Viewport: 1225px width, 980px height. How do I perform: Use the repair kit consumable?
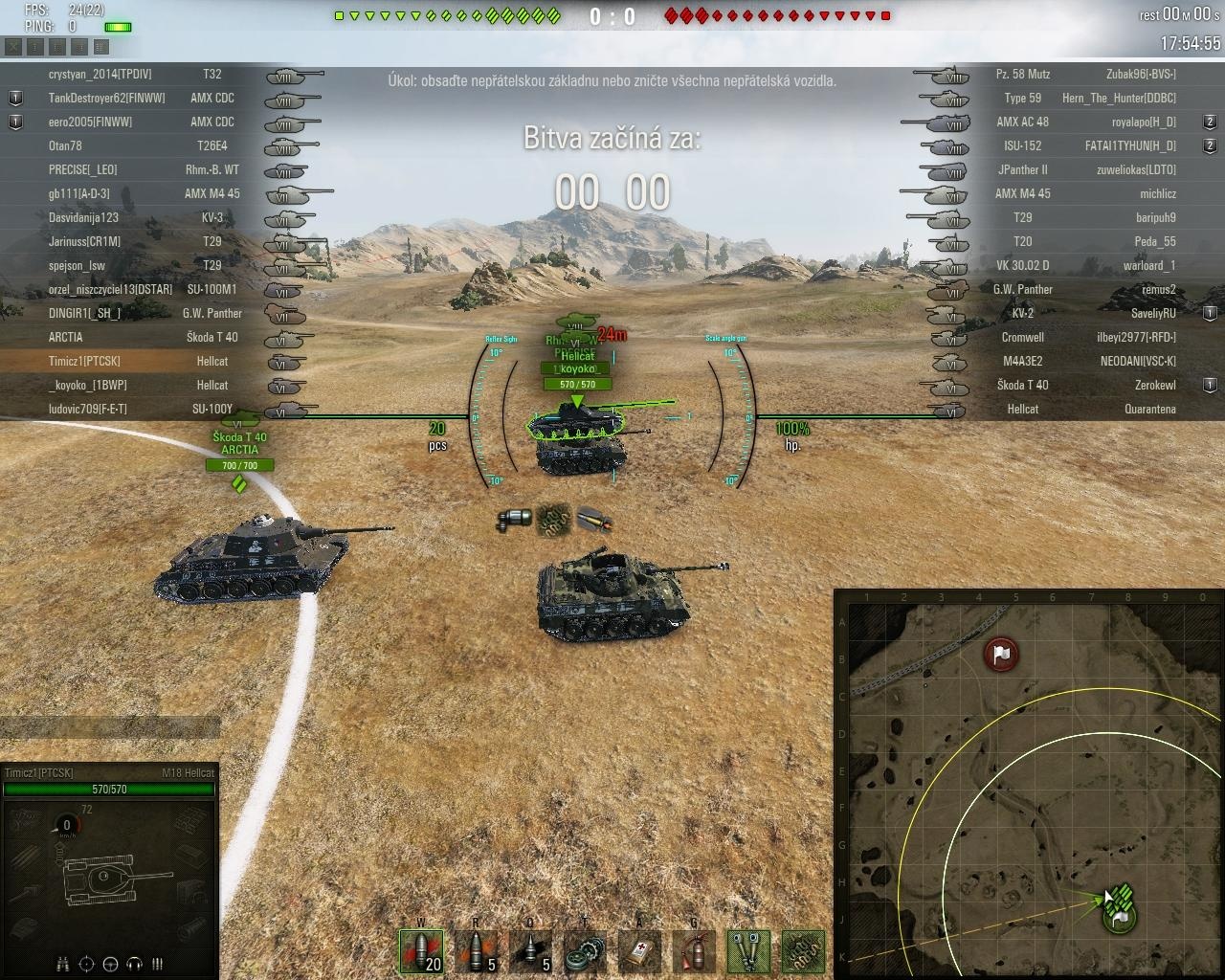tap(585, 950)
